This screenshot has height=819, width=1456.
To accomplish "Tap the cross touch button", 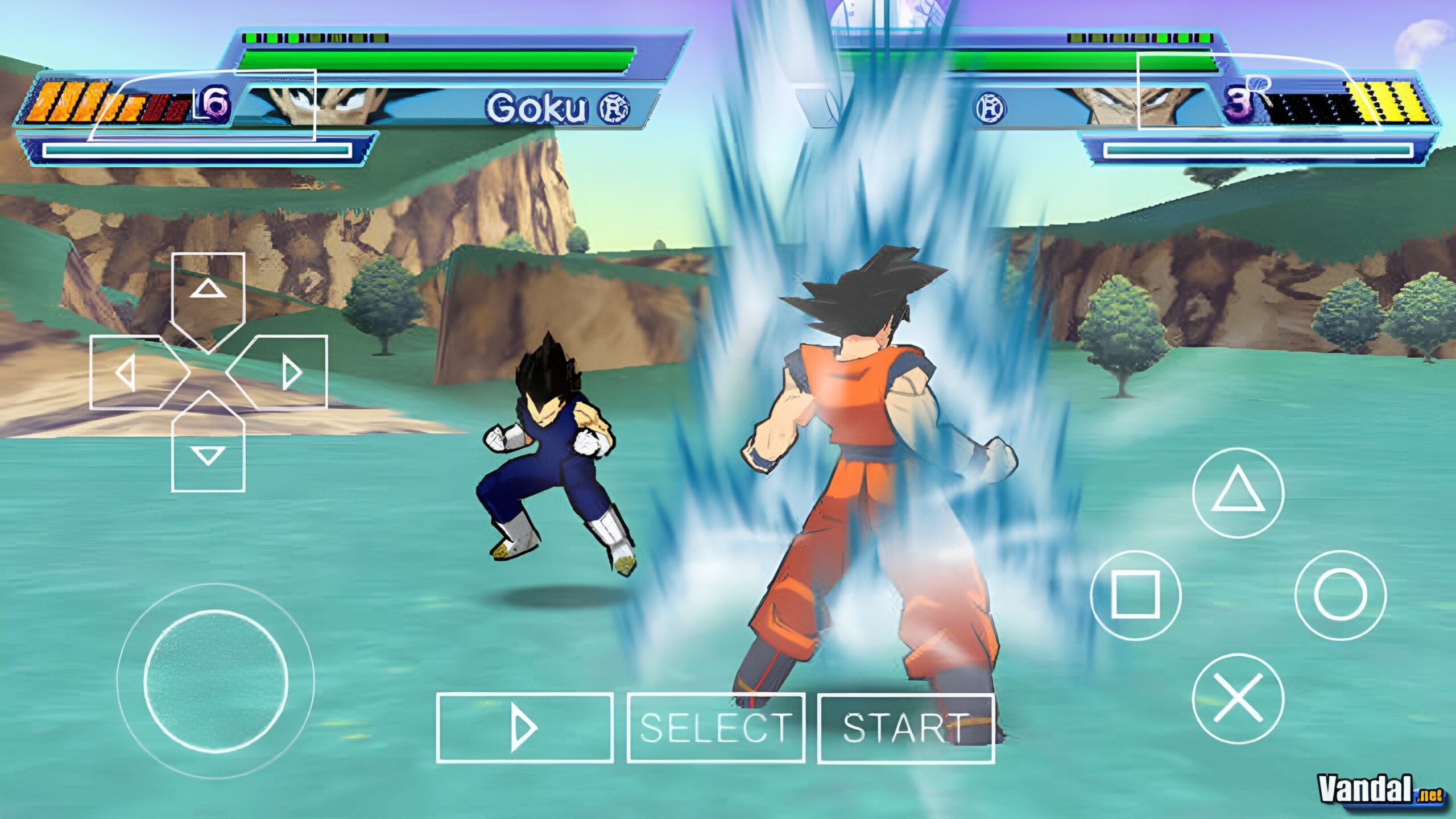I will click(1238, 698).
